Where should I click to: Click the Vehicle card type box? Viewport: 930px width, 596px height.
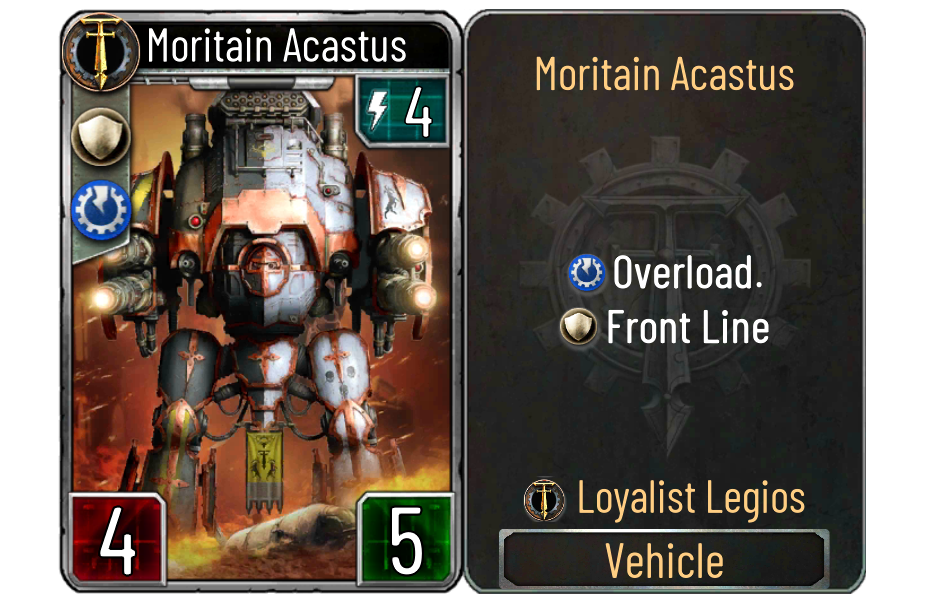click(x=664, y=560)
